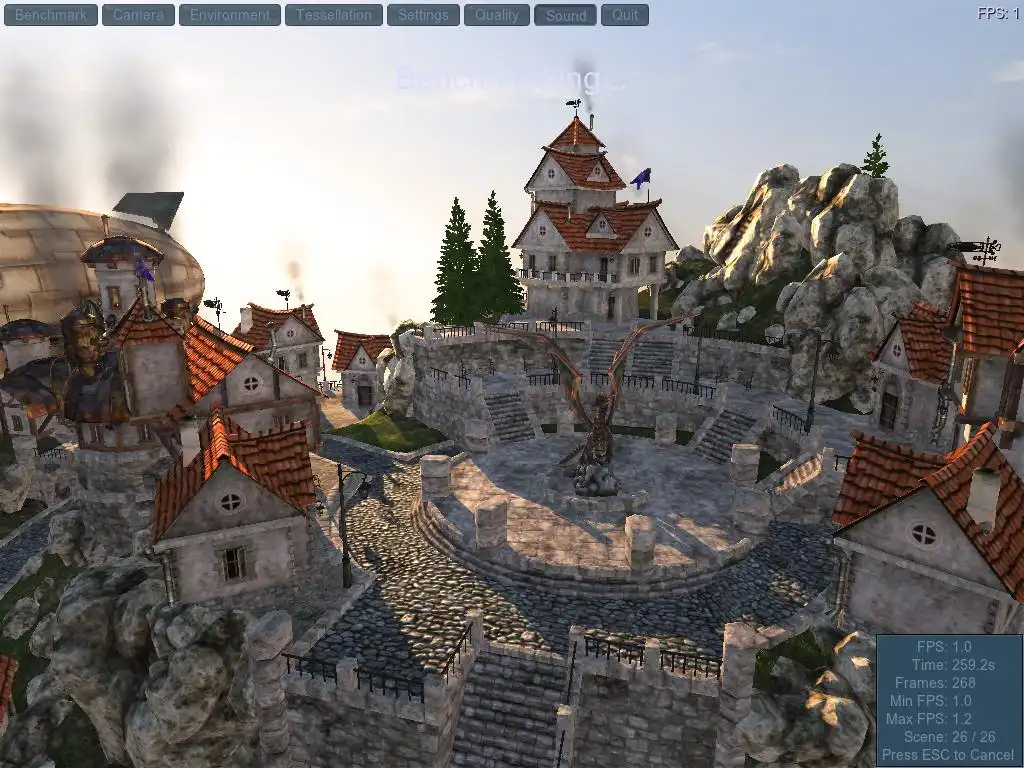
Task: Choose the Quality menu
Action: tap(497, 15)
